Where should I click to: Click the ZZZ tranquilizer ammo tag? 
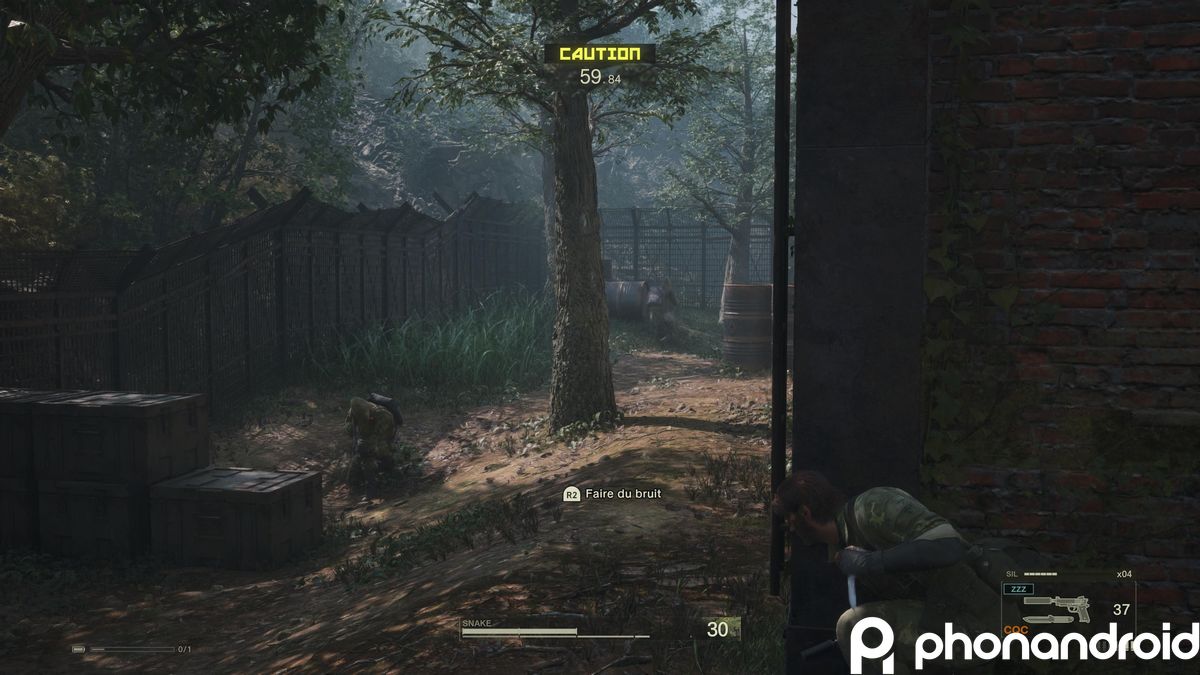pyautogui.click(x=1020, y=590)
